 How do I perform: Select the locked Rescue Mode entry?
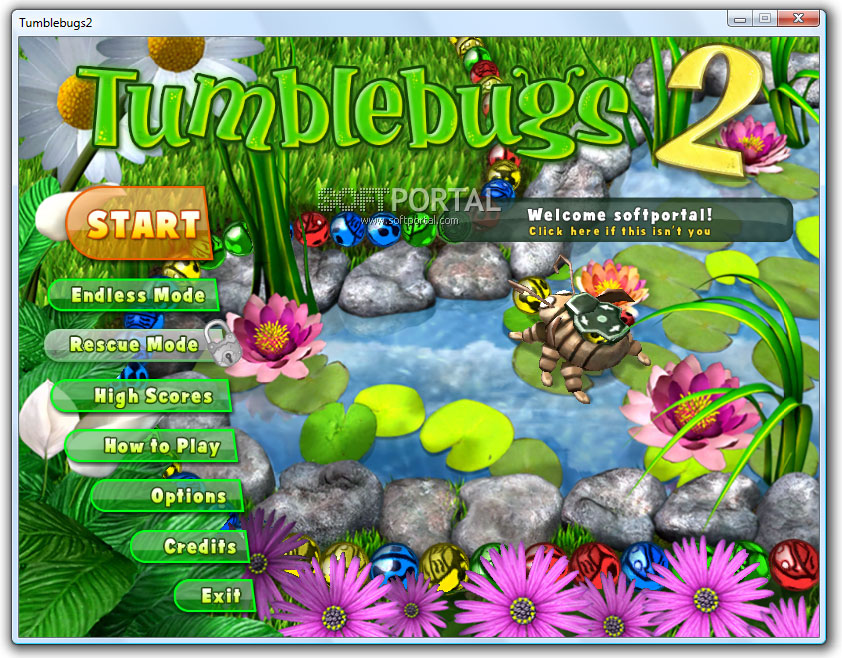tap(133, 345)
